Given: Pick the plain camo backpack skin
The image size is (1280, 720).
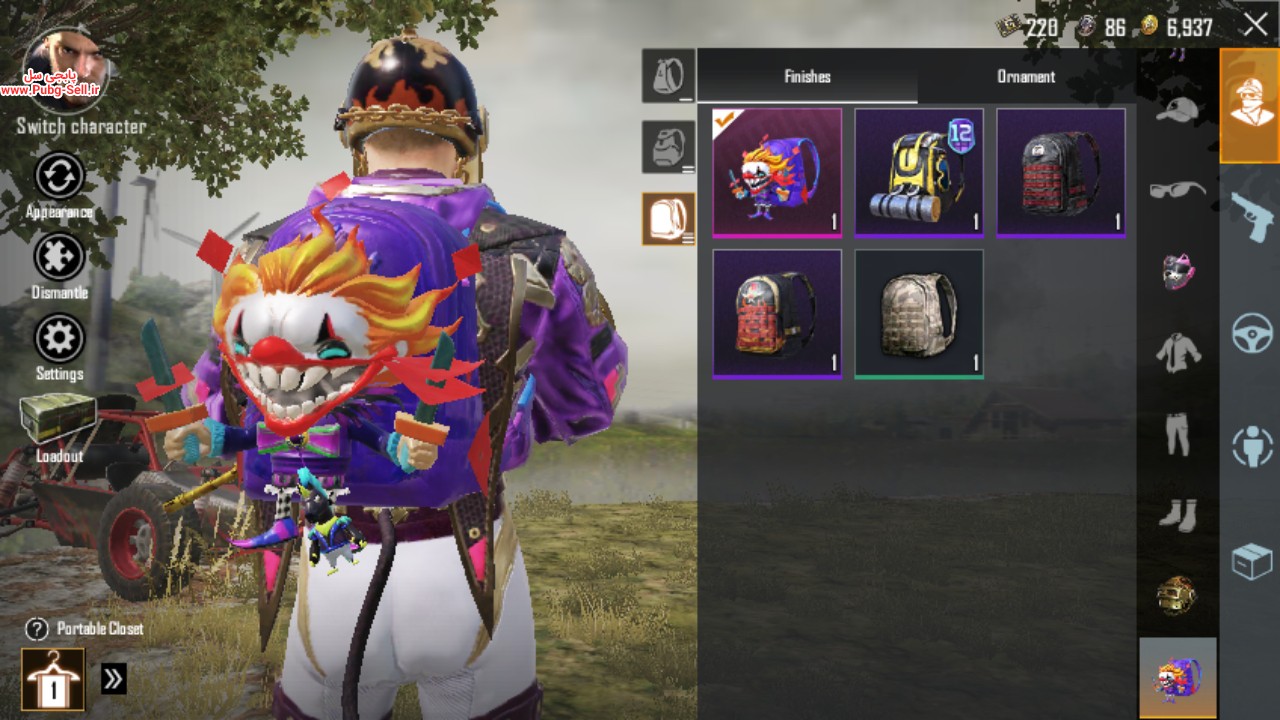Looking at the screenshot, I should click(x=919, y=314).
